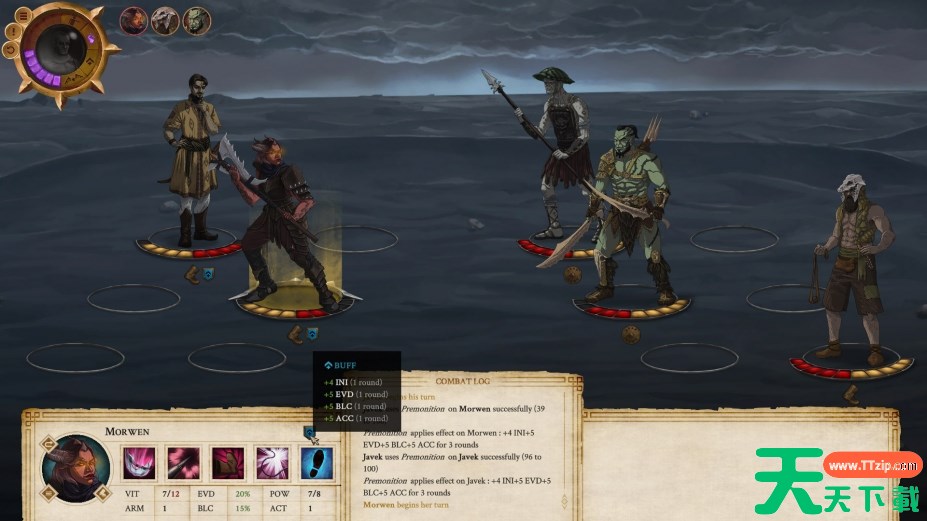Viewport: 927px width, 521px height.
Task: Select the skull-masked enemy turn-order portrait
Action: [x=165, y=19]
